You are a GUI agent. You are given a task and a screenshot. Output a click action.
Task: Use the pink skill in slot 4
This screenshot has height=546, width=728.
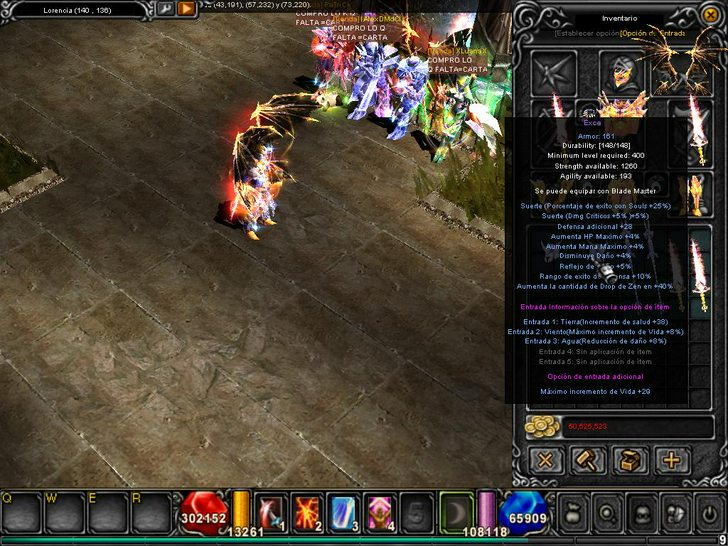click(x=379, y=510)
